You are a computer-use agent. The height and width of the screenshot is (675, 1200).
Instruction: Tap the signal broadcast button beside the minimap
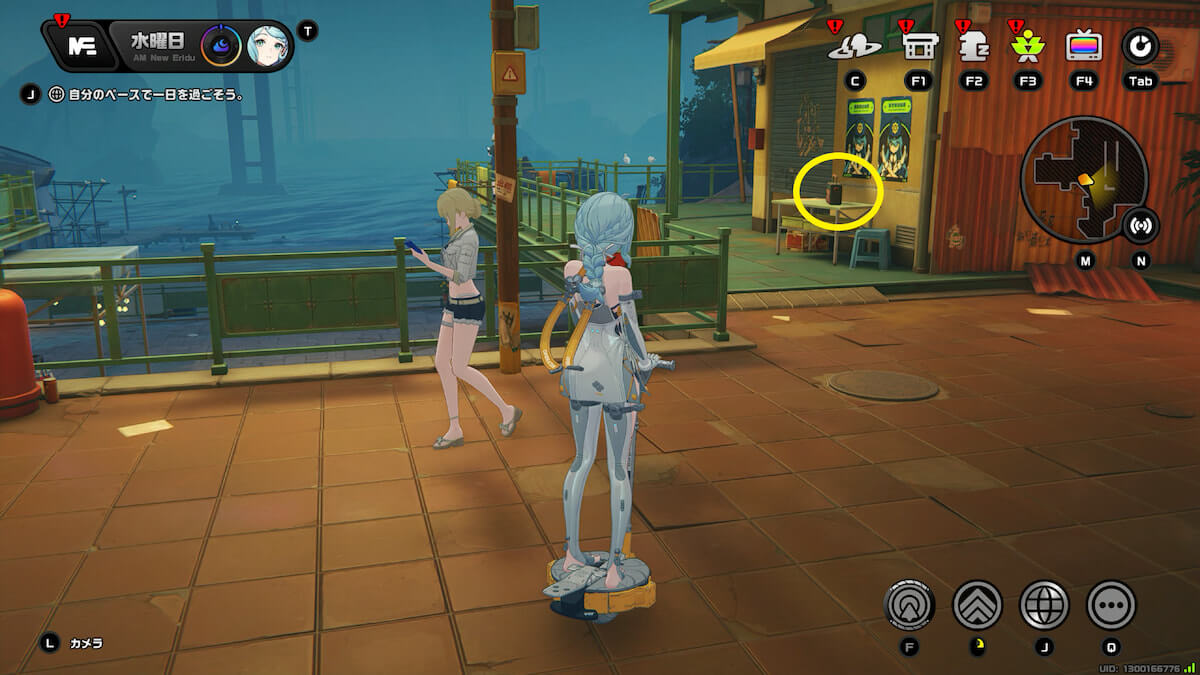point(1140,225)
